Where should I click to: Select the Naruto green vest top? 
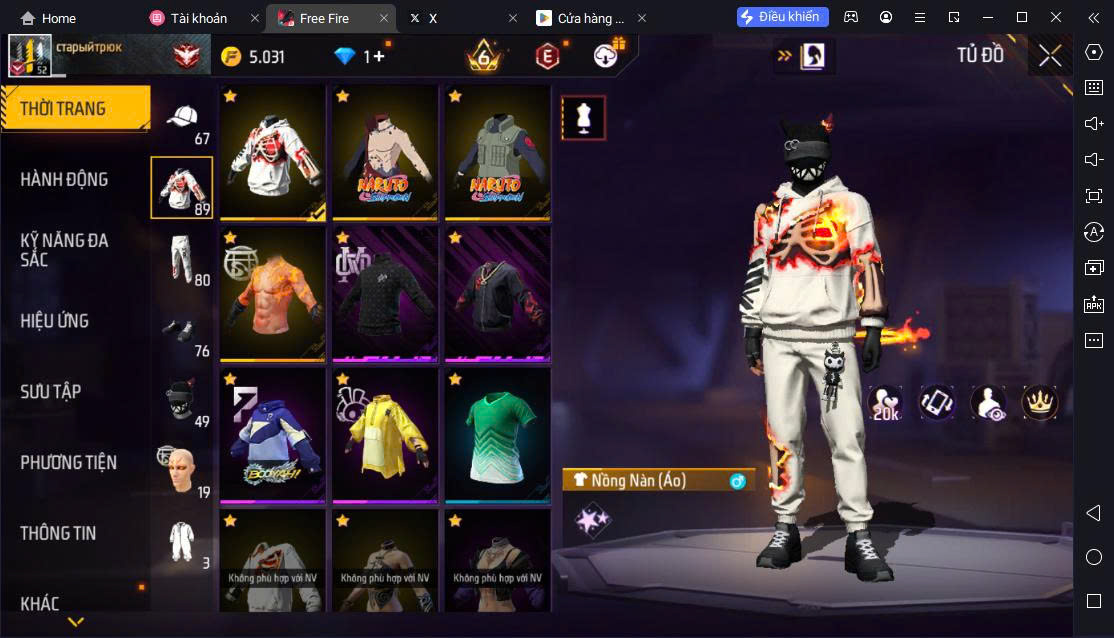pos(497,152)
